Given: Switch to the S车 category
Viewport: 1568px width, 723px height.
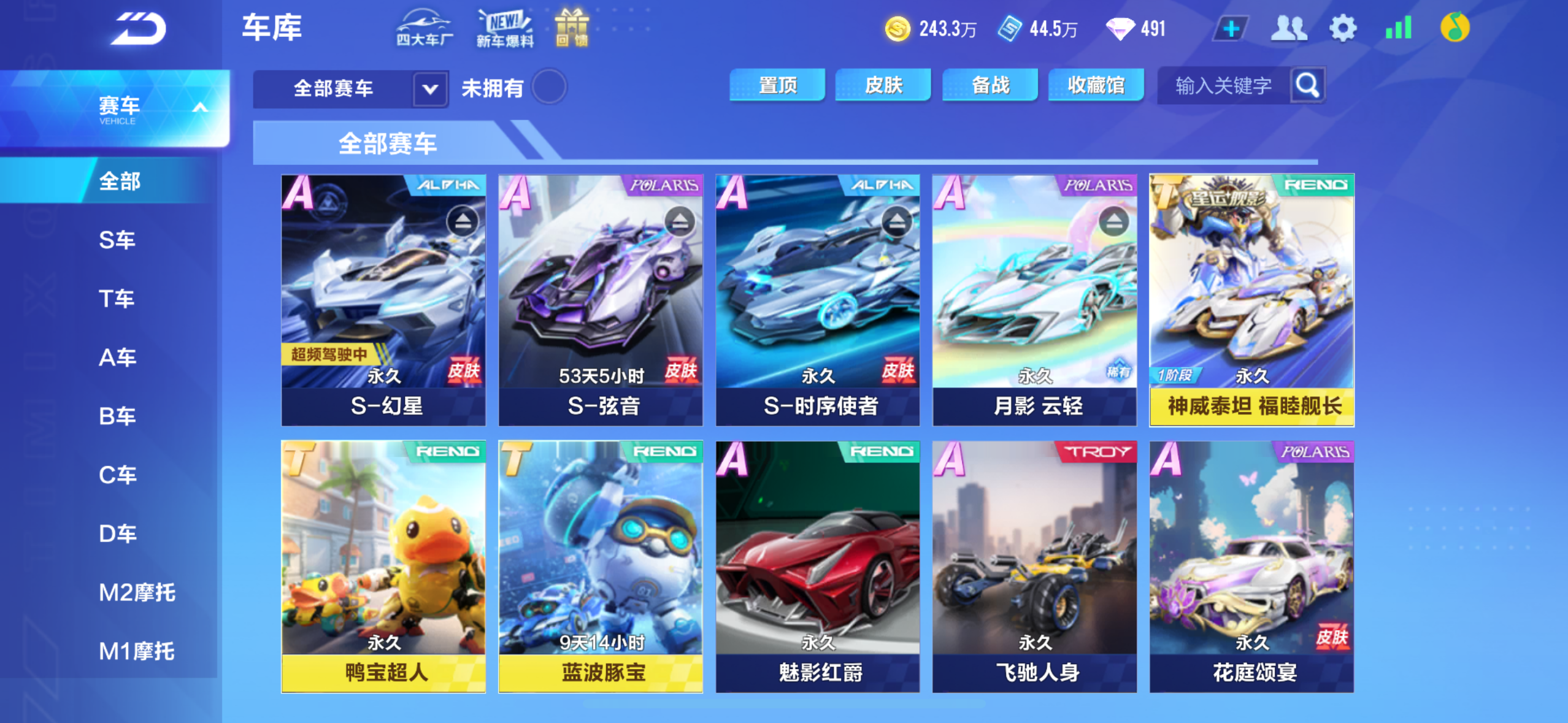Looking at the screenshot, I should [x=117, y=240].
